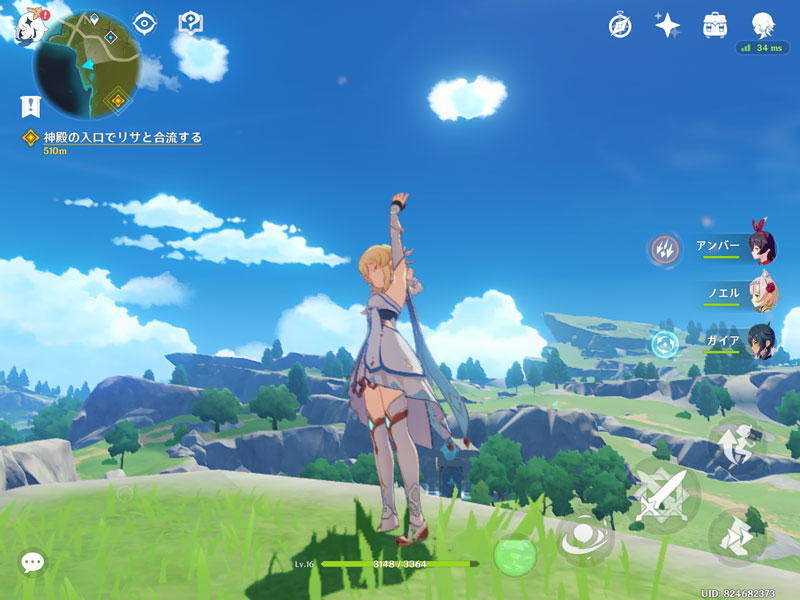
Task: Open the wish star icon
Action: coord(668,25)
